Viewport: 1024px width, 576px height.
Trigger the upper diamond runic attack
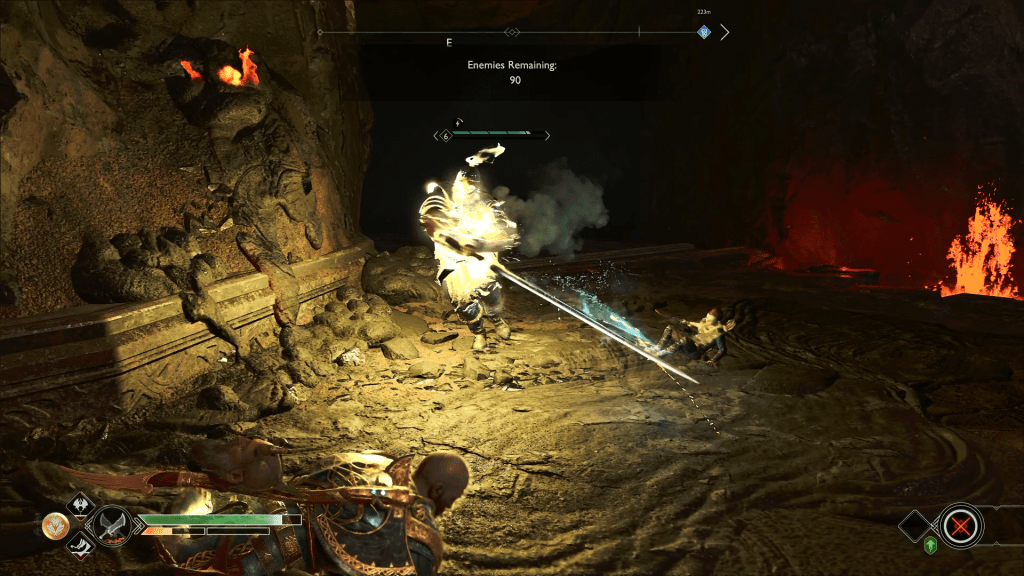(79, 504)
